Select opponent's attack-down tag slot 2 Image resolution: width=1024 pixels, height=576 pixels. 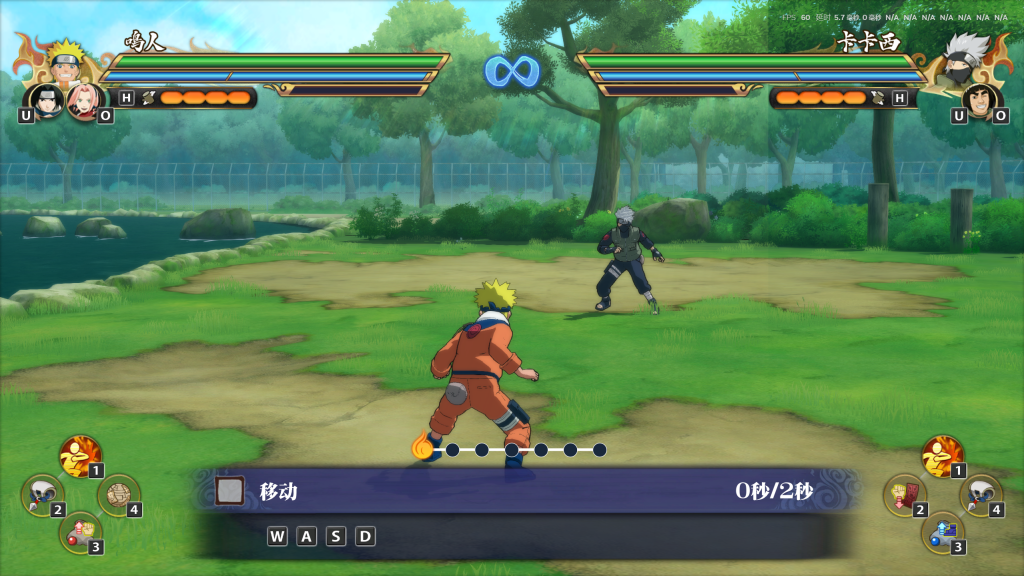[903, 494]
